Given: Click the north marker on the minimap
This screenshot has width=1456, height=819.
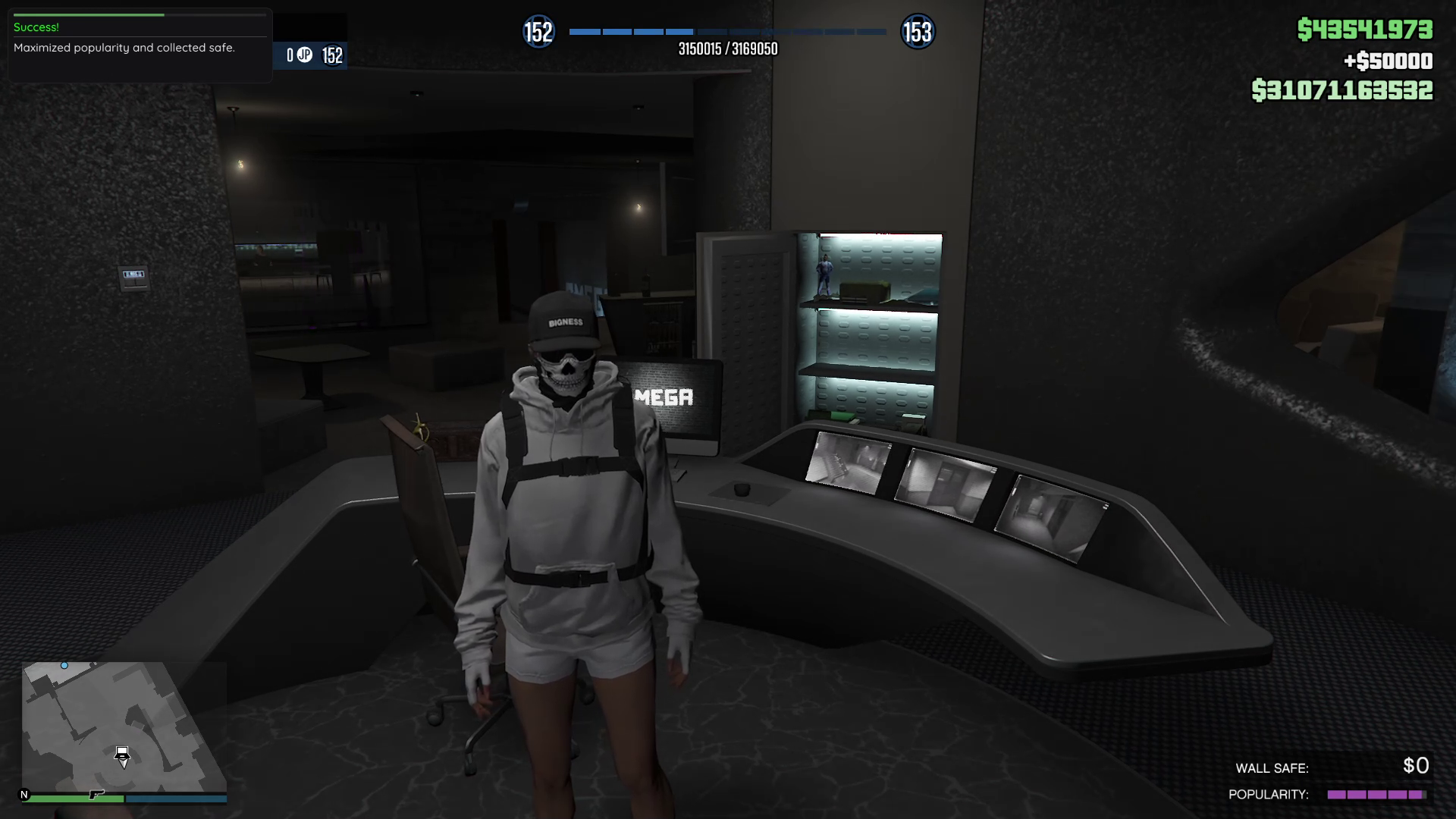Looking at the screenshot, I should pos(24,795).
